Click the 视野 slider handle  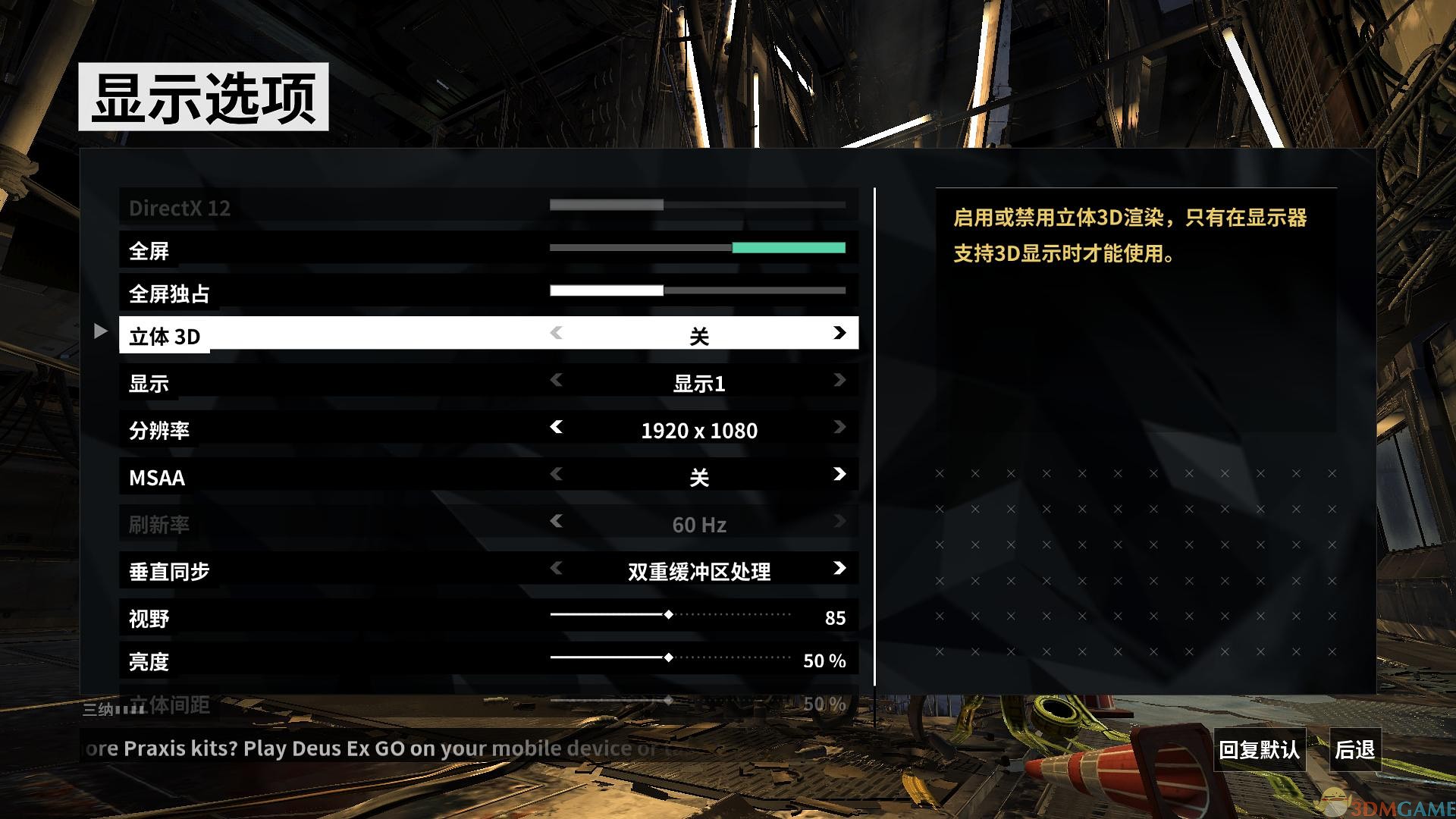point(669,615)
